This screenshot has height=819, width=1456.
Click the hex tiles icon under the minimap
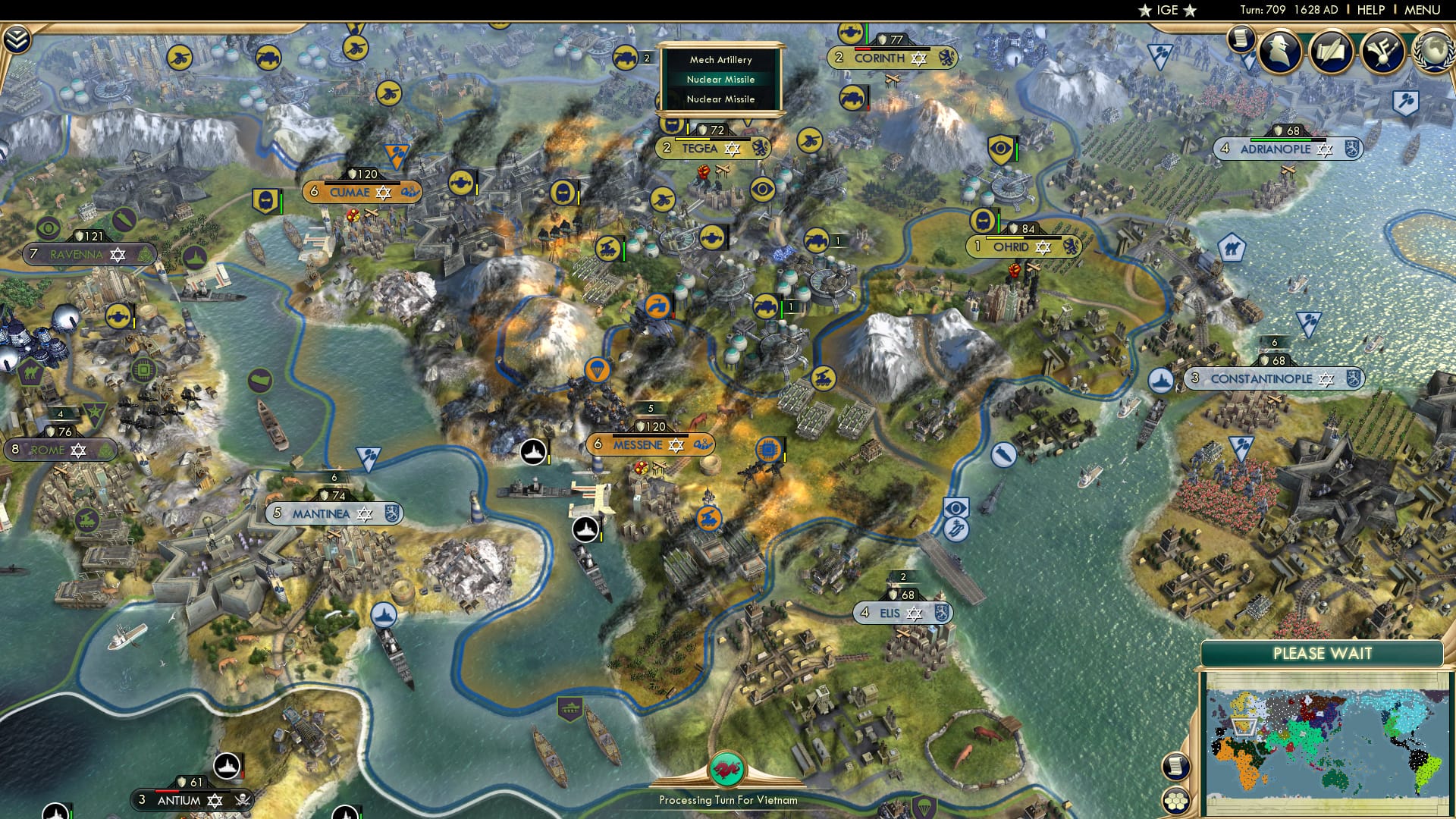(1177, 802)
